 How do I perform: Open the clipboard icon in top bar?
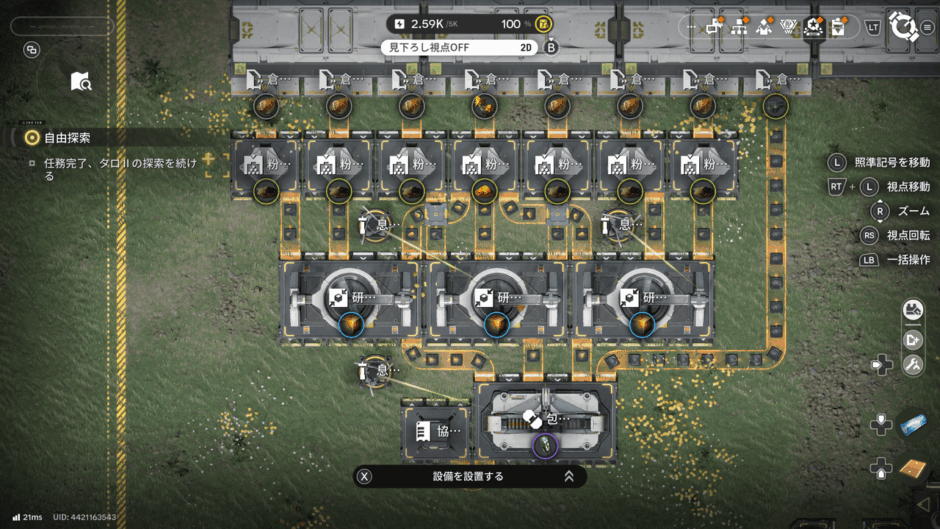tap(839, 27)
